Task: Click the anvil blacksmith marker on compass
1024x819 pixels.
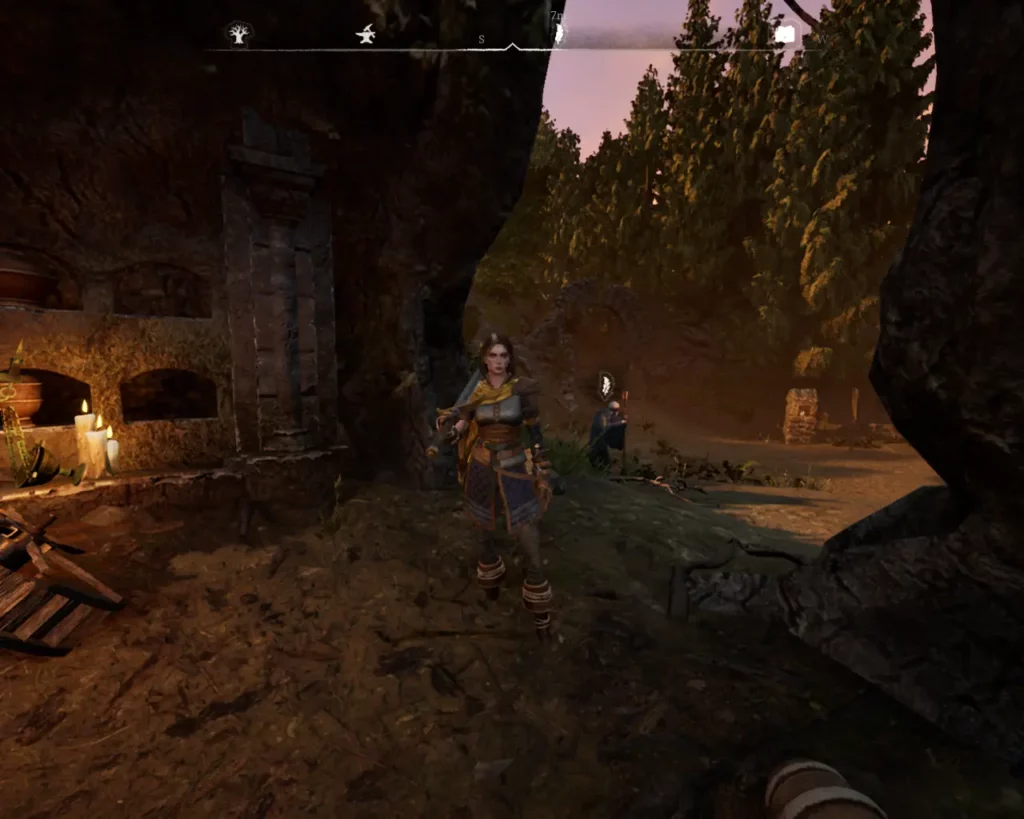Action: pyautogui.click(x=366, y=35)
